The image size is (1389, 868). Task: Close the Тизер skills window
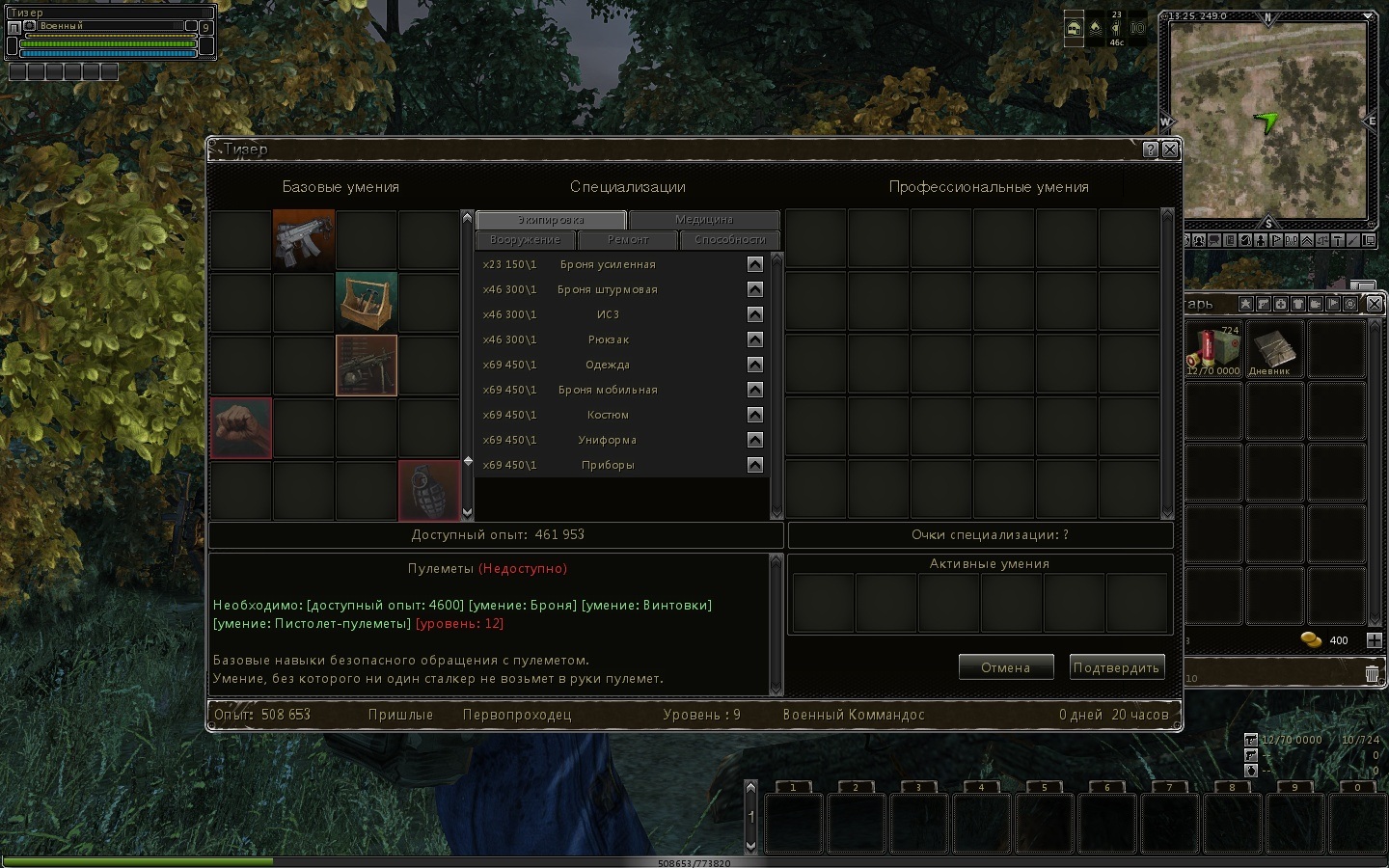[x=1170, y=149]
